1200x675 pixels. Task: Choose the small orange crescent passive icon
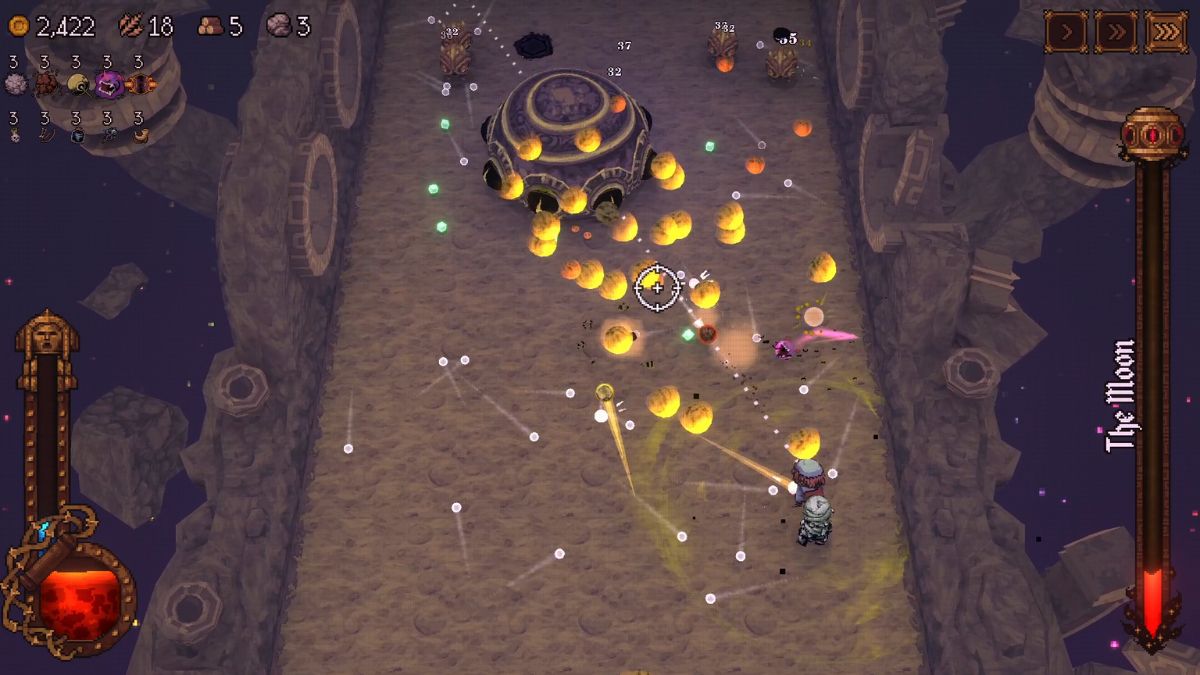(140, 135)
